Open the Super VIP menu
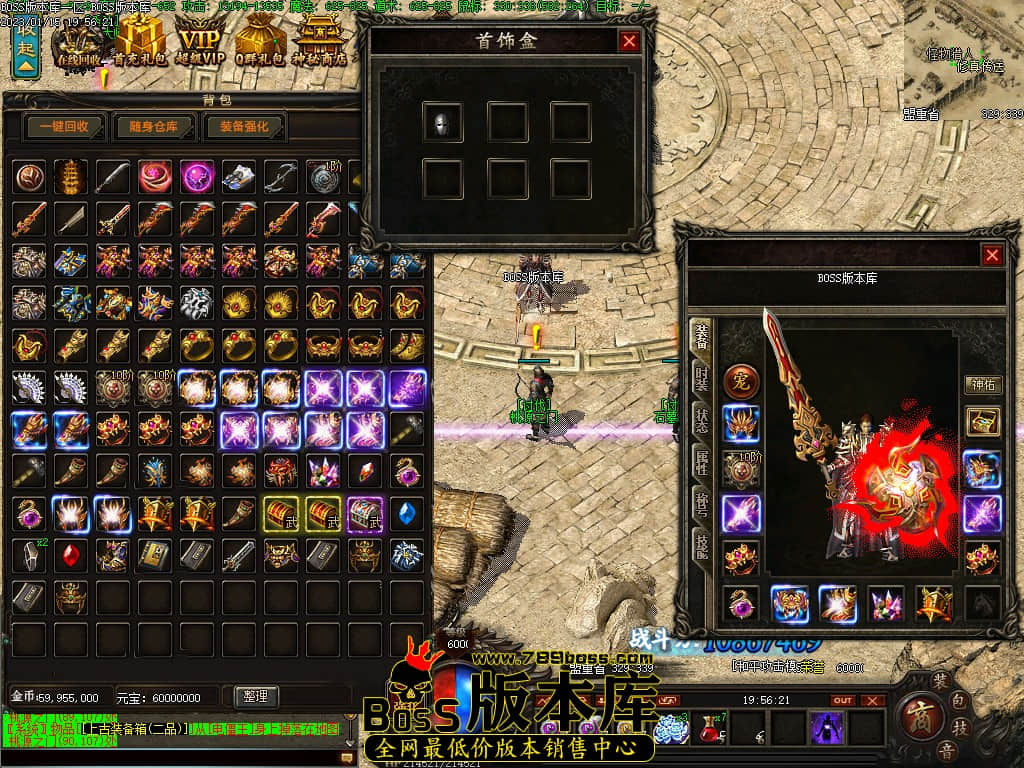 pyautogui.click(x=200, y=44)
